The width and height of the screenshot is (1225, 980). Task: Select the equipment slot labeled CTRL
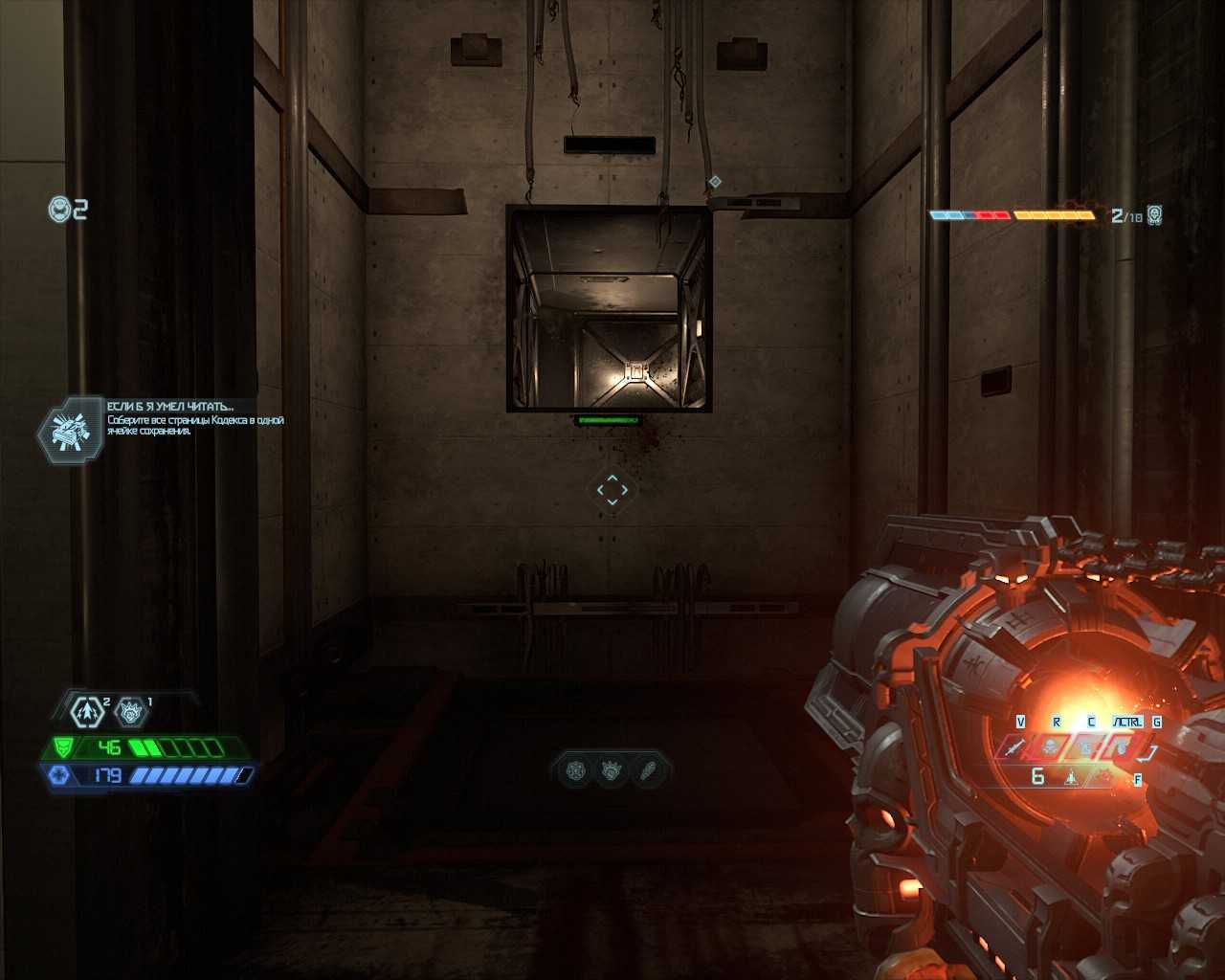[x=1120, y=747]
